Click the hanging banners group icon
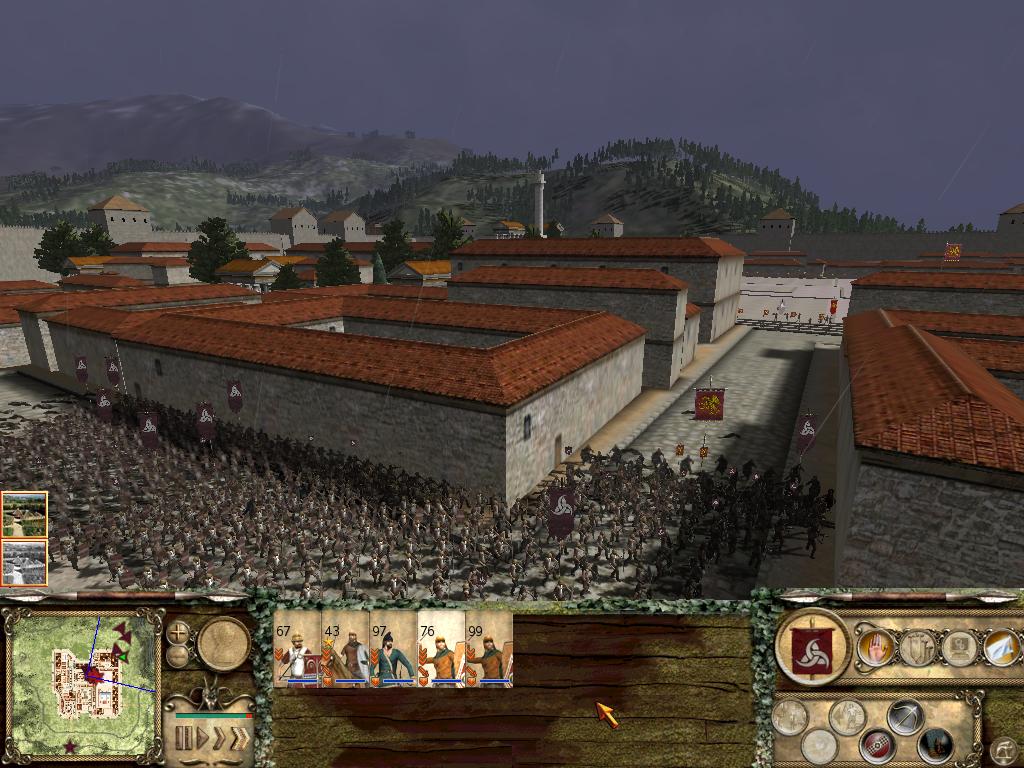Screen dimensions: 1024x768 917,648
